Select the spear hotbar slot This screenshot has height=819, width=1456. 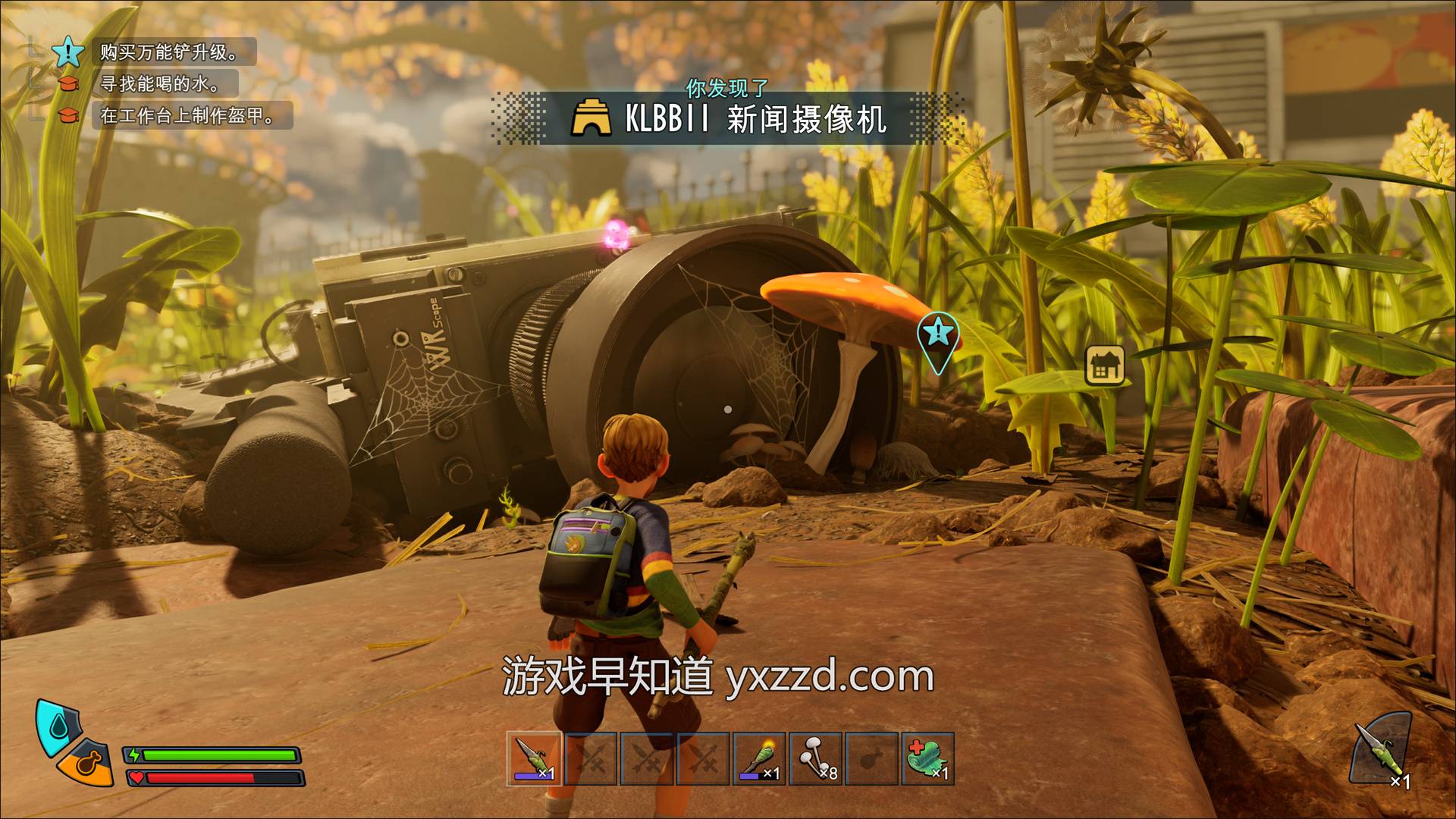coord(534,758)
